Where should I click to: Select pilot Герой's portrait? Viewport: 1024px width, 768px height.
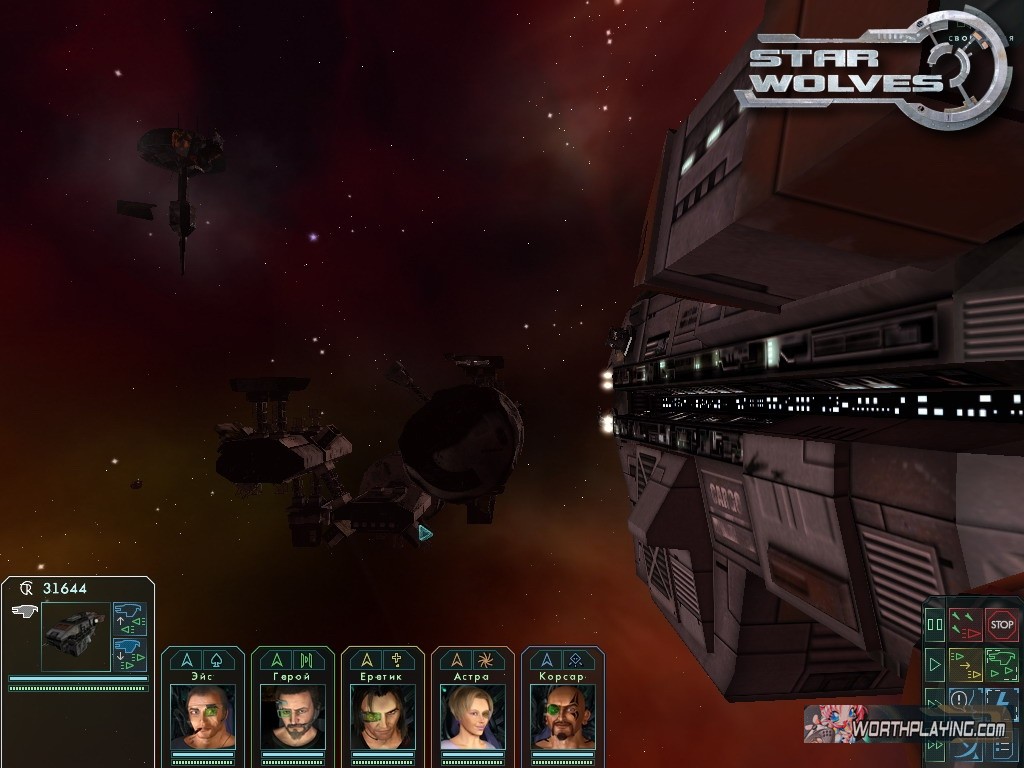pos(293,716)
